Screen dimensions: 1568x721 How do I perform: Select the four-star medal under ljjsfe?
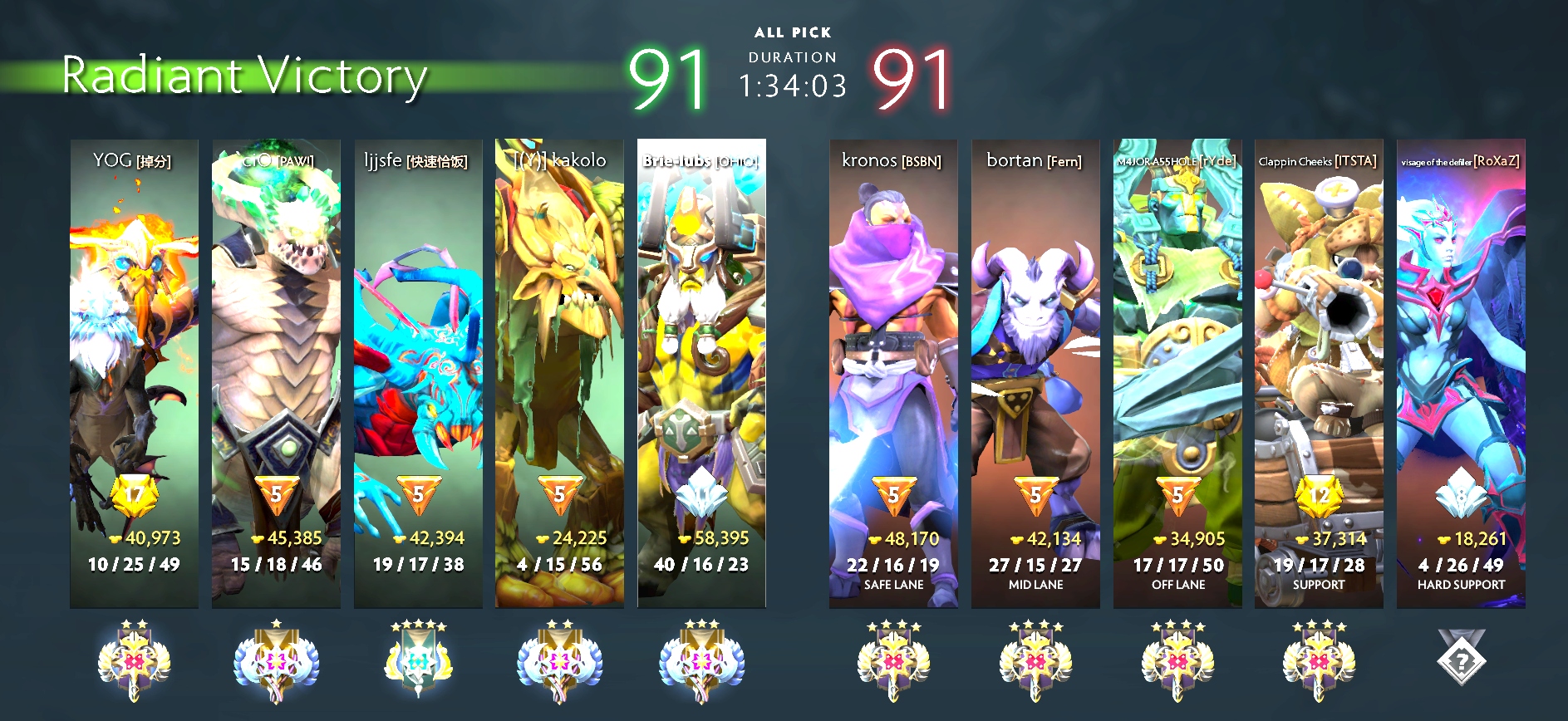418,661
